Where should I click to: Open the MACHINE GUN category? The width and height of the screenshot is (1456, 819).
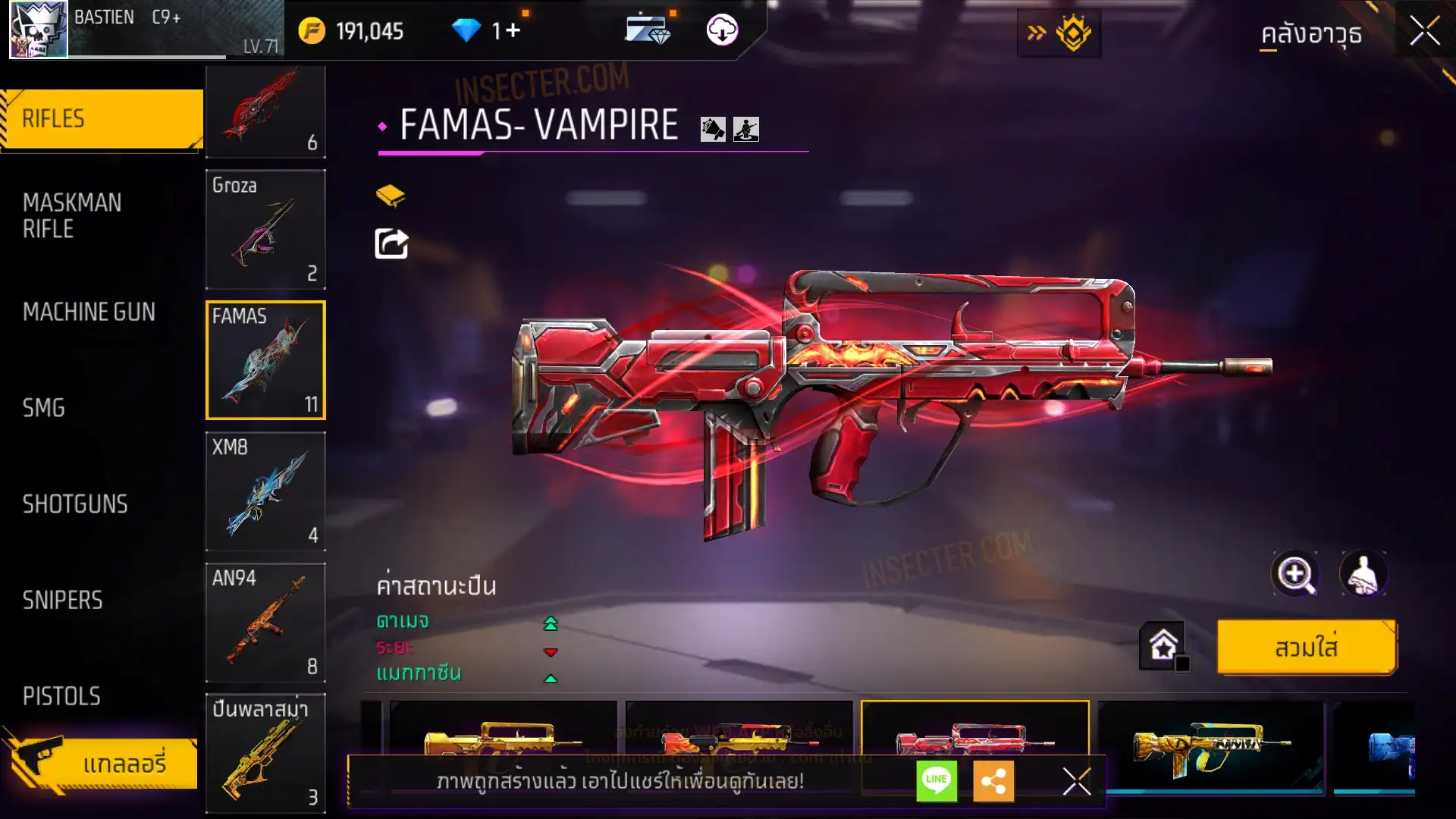click(89, 312)
